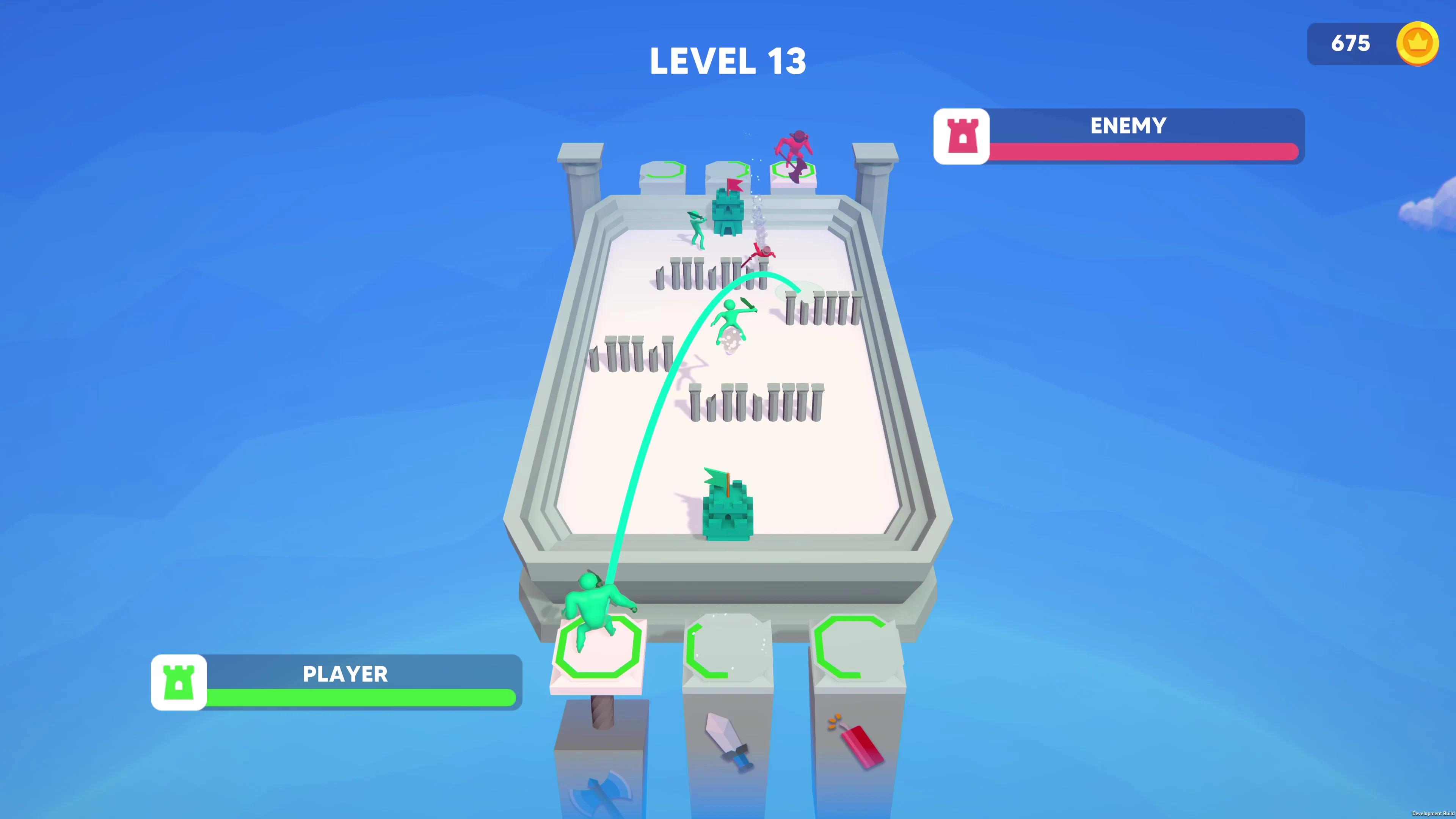Click the PLAYER label text
Viewport: 1456px width, 819px height.
(x=345, y=674)
